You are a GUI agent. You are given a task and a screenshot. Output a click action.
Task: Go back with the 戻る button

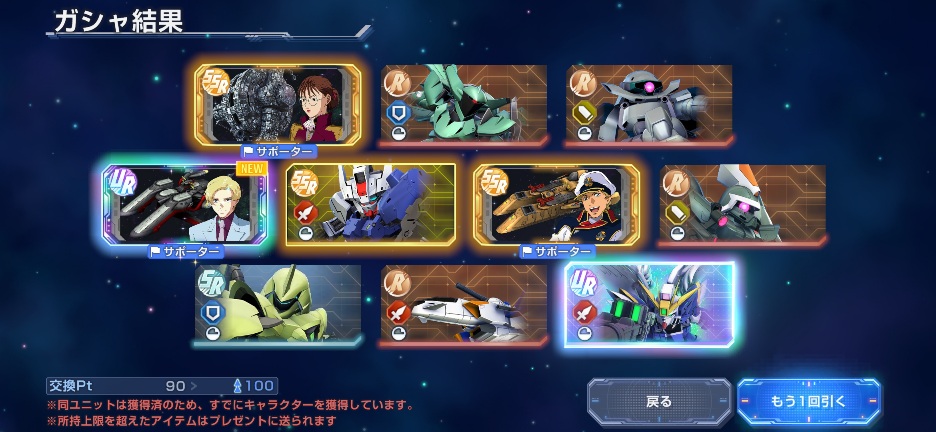coord(658,401)
